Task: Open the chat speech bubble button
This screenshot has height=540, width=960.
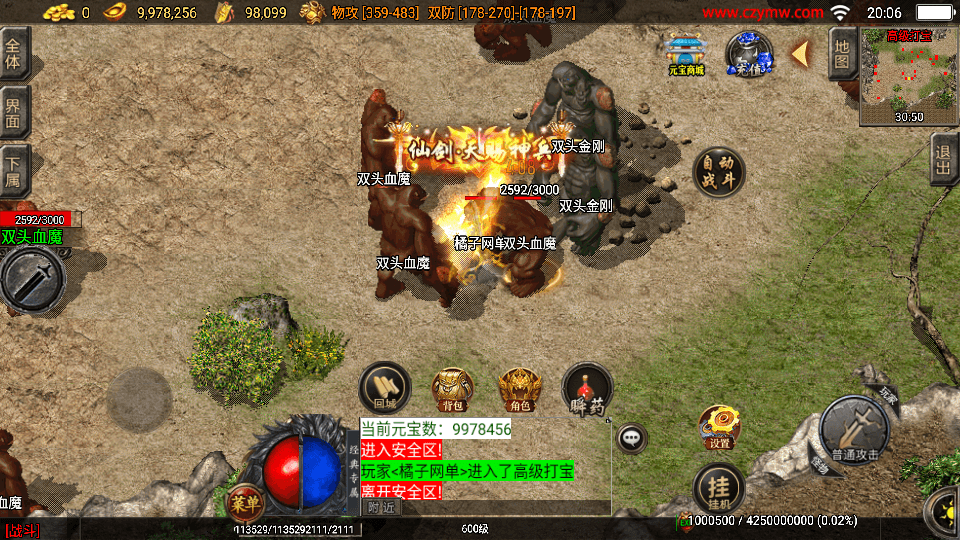Action: [631, 437]
